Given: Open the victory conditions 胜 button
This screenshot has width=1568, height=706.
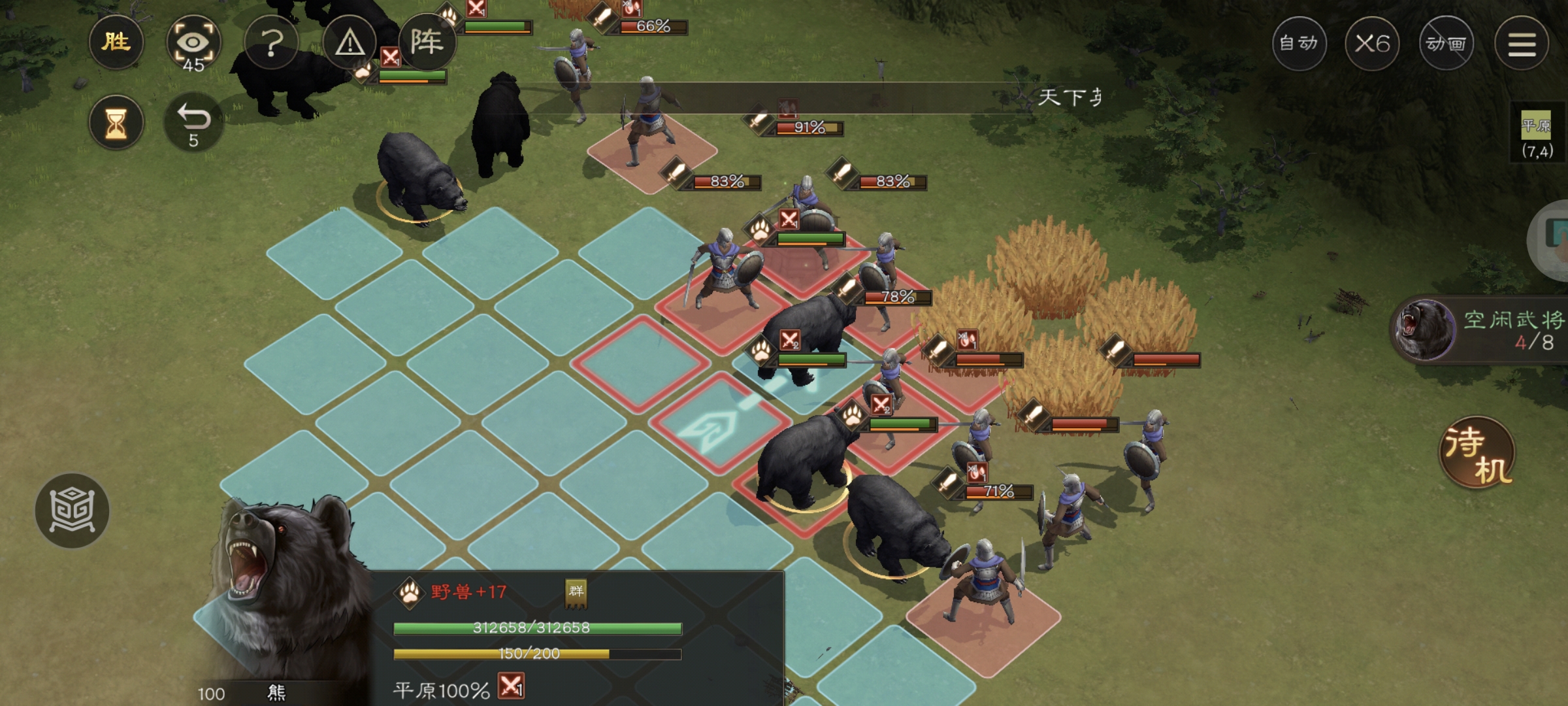Looking at the screenshot, I should [116, 42].
